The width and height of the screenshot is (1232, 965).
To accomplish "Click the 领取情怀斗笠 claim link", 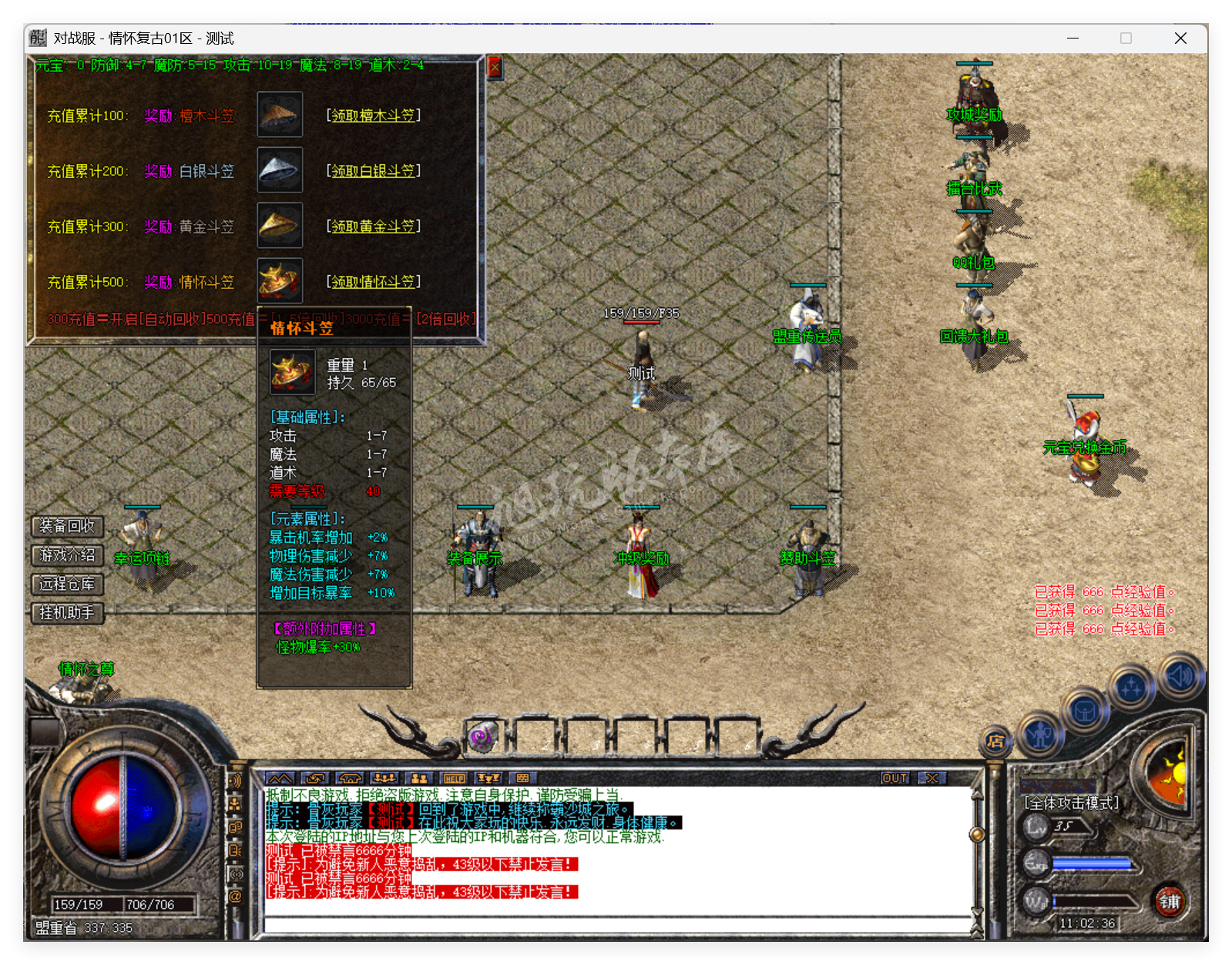I will click(x=374, y=281).
